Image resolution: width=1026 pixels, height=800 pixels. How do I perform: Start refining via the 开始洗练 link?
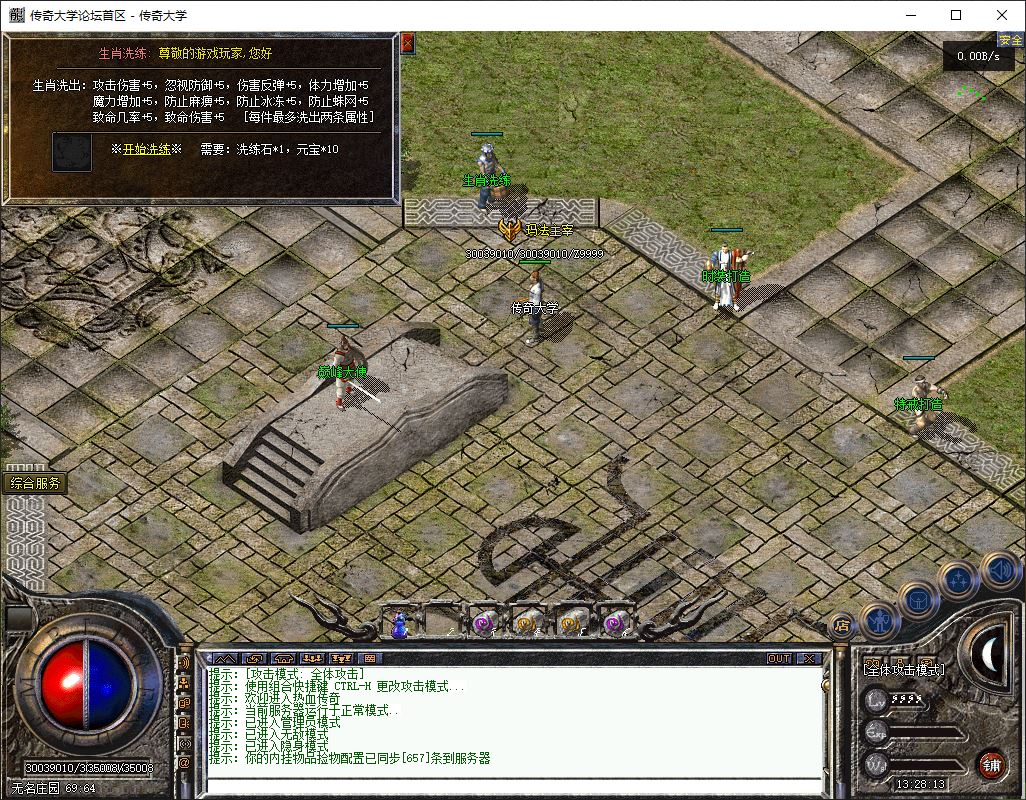pyautogui.click(x=146, y=149)
